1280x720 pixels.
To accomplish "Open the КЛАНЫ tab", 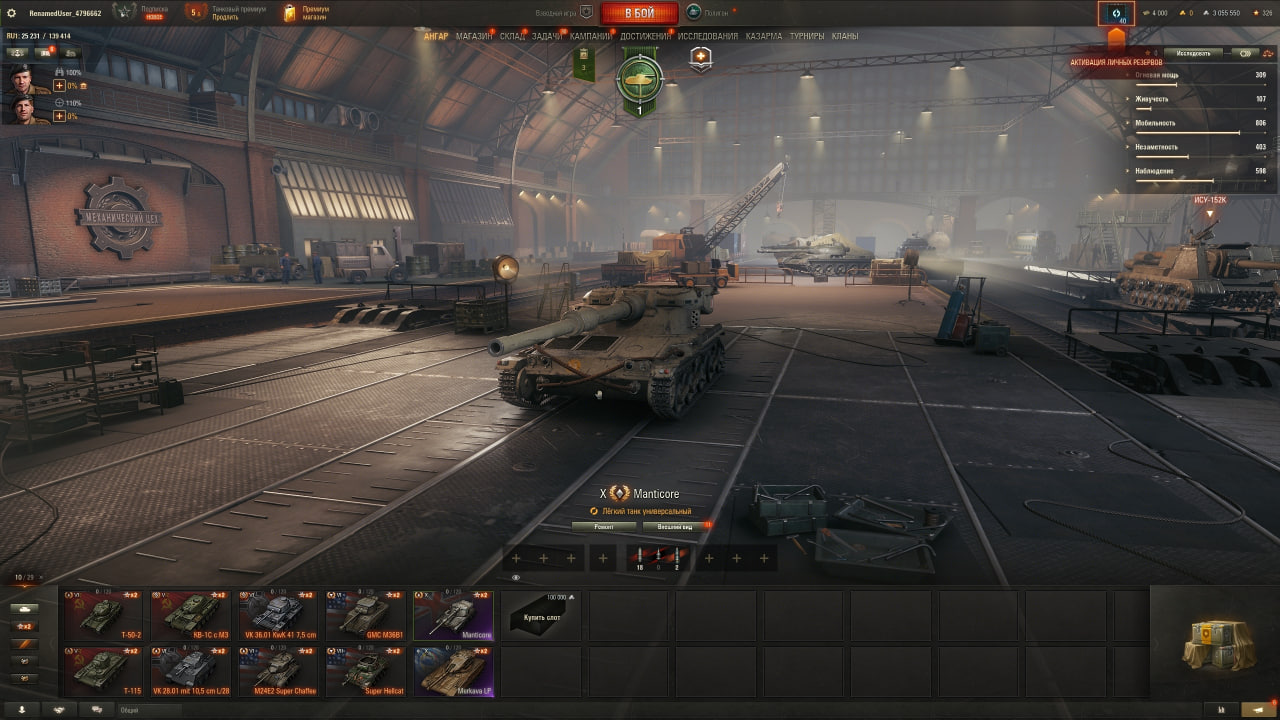I will pyautogui.click(x=845, y=36).
